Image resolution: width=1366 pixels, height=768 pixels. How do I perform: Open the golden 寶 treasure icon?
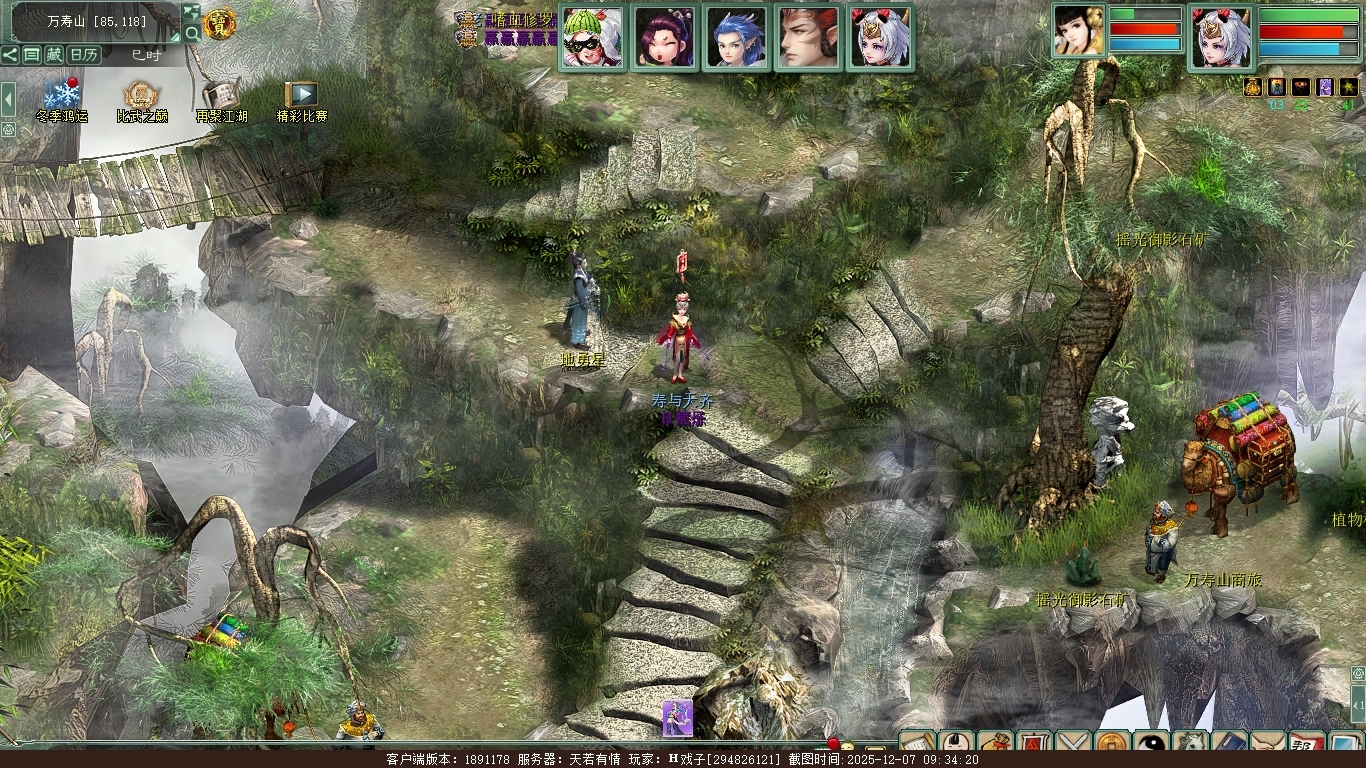pyautogui.click(x=219, y=23)
